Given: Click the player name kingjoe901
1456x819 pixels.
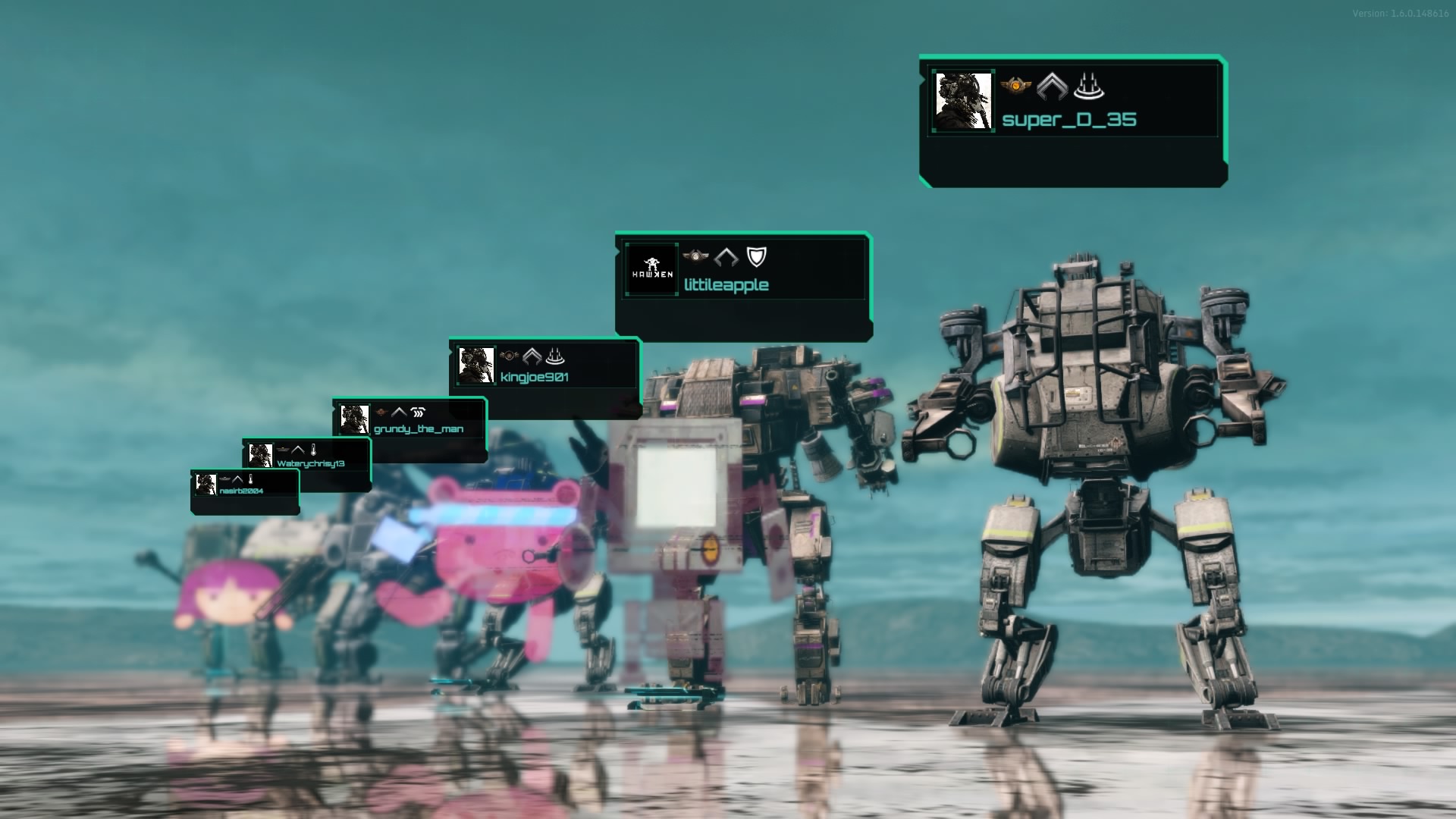Looking at the screenshot, I should pos(535,378).
